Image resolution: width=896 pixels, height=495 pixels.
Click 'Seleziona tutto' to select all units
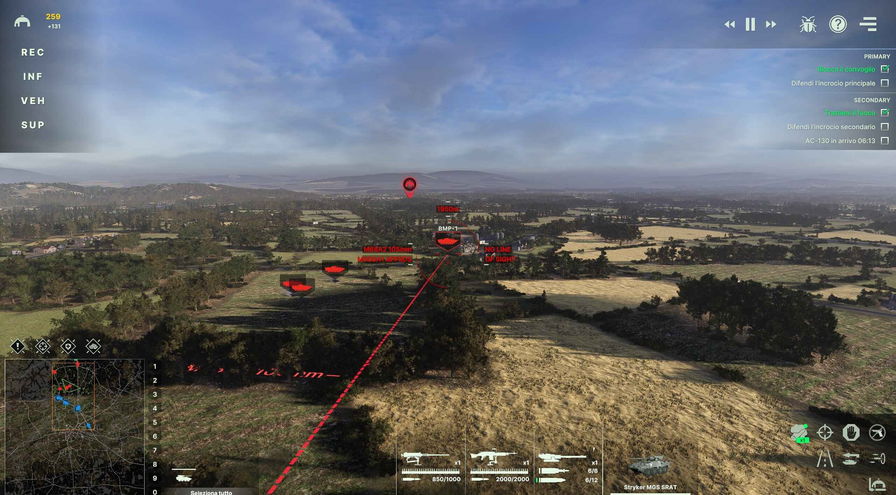pos(210,491)
